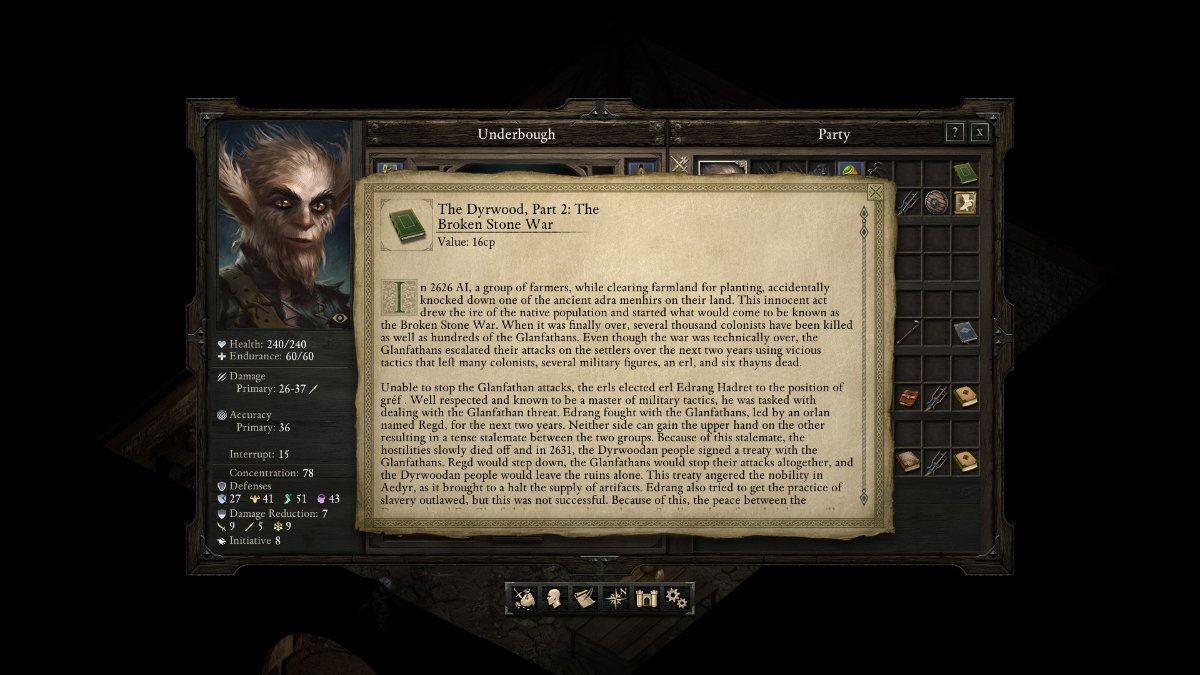Select the red book inventory slot
This screenshot has width=1200, height=675.
(x=907, y=398)
